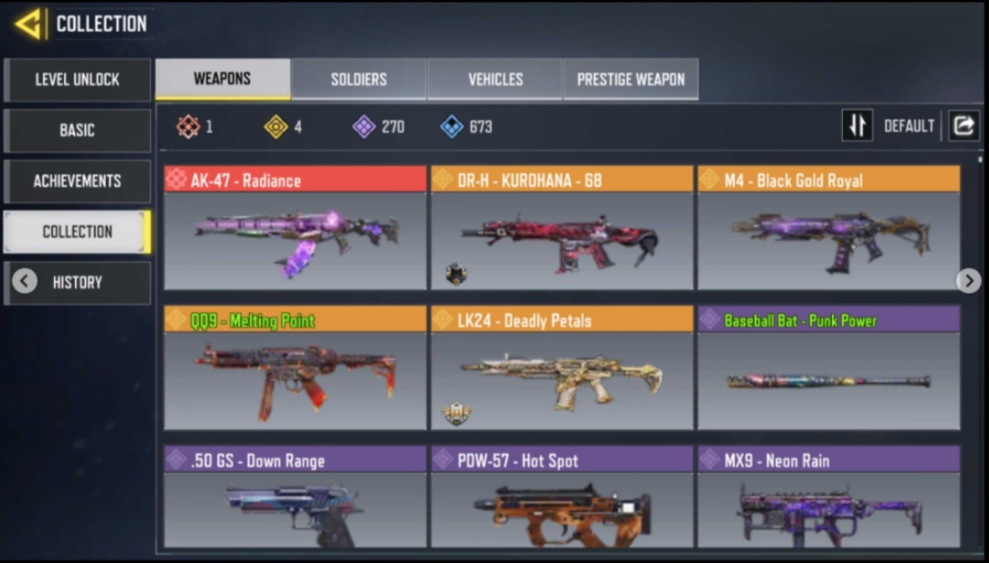989x563 pixels.
Task: Go back using the yellow arrow button
Action: [x=28, y=23]
